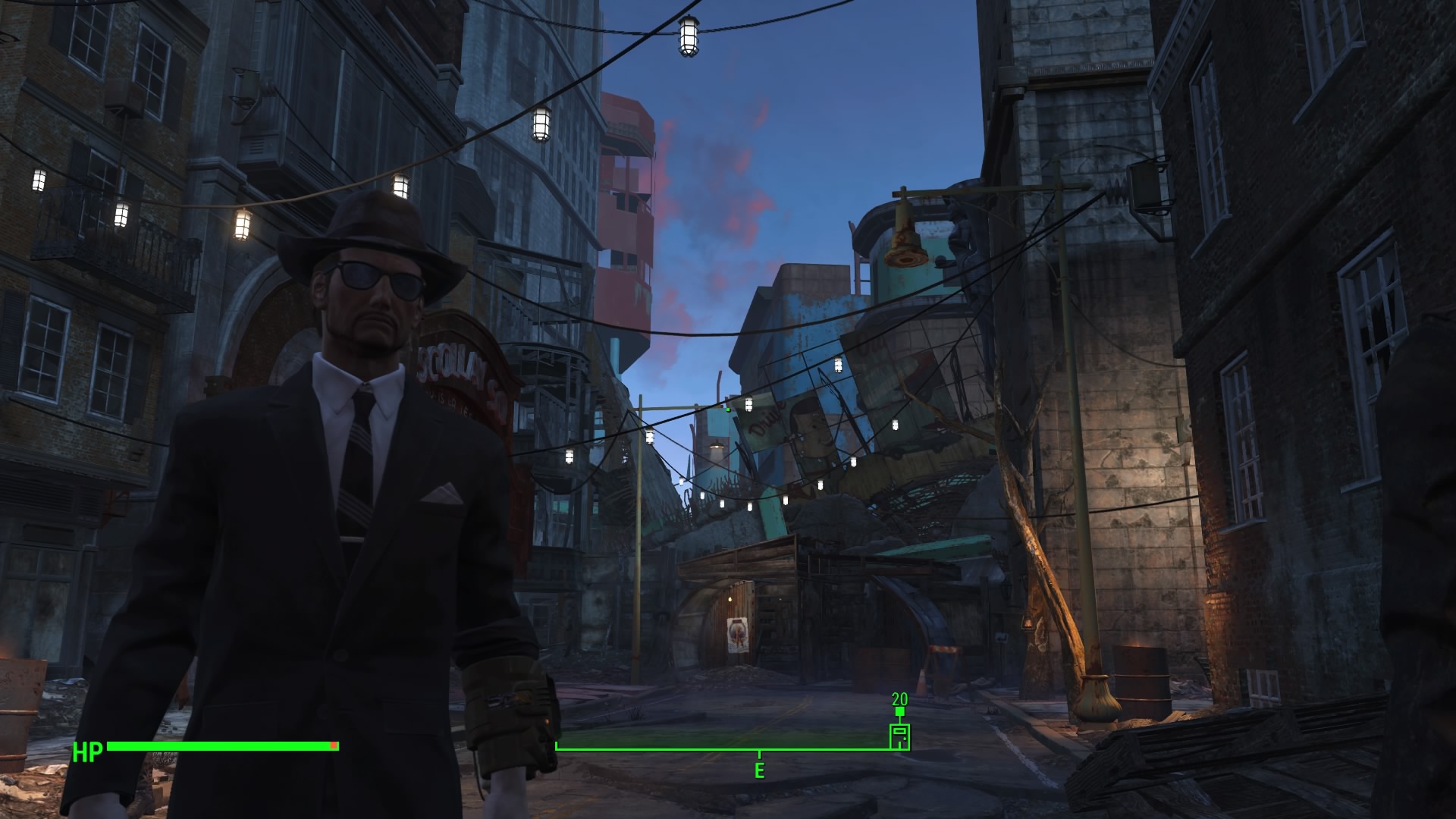1456x819 pixels.
Task: Click the building marker on the compass
Action: pyautogui.click(x=899, y=736)
